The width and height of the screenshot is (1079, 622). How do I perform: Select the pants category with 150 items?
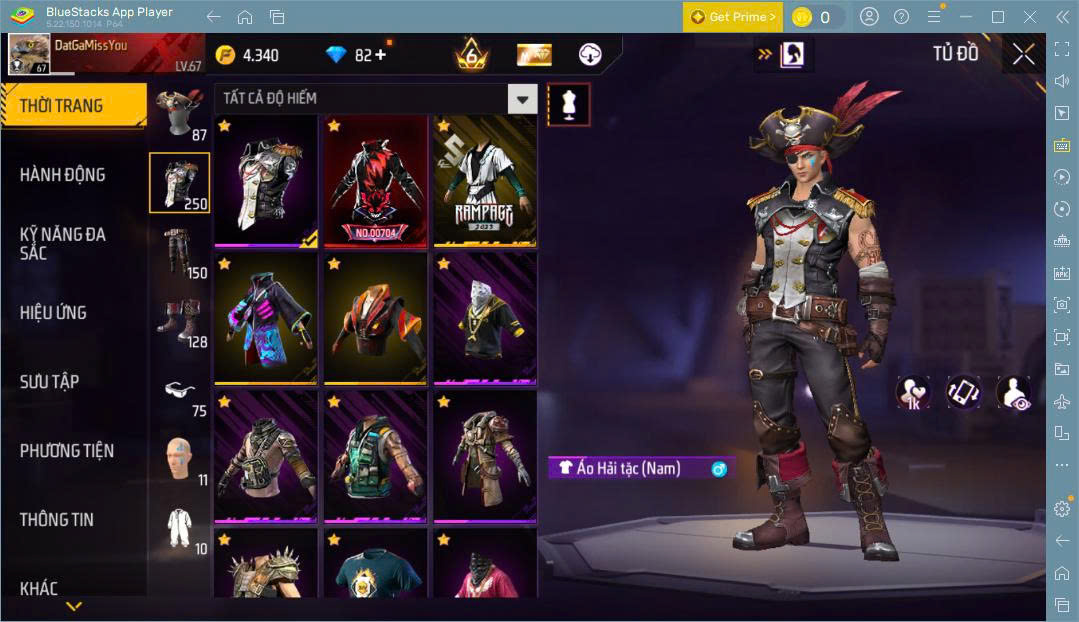[x=180, y=252]
